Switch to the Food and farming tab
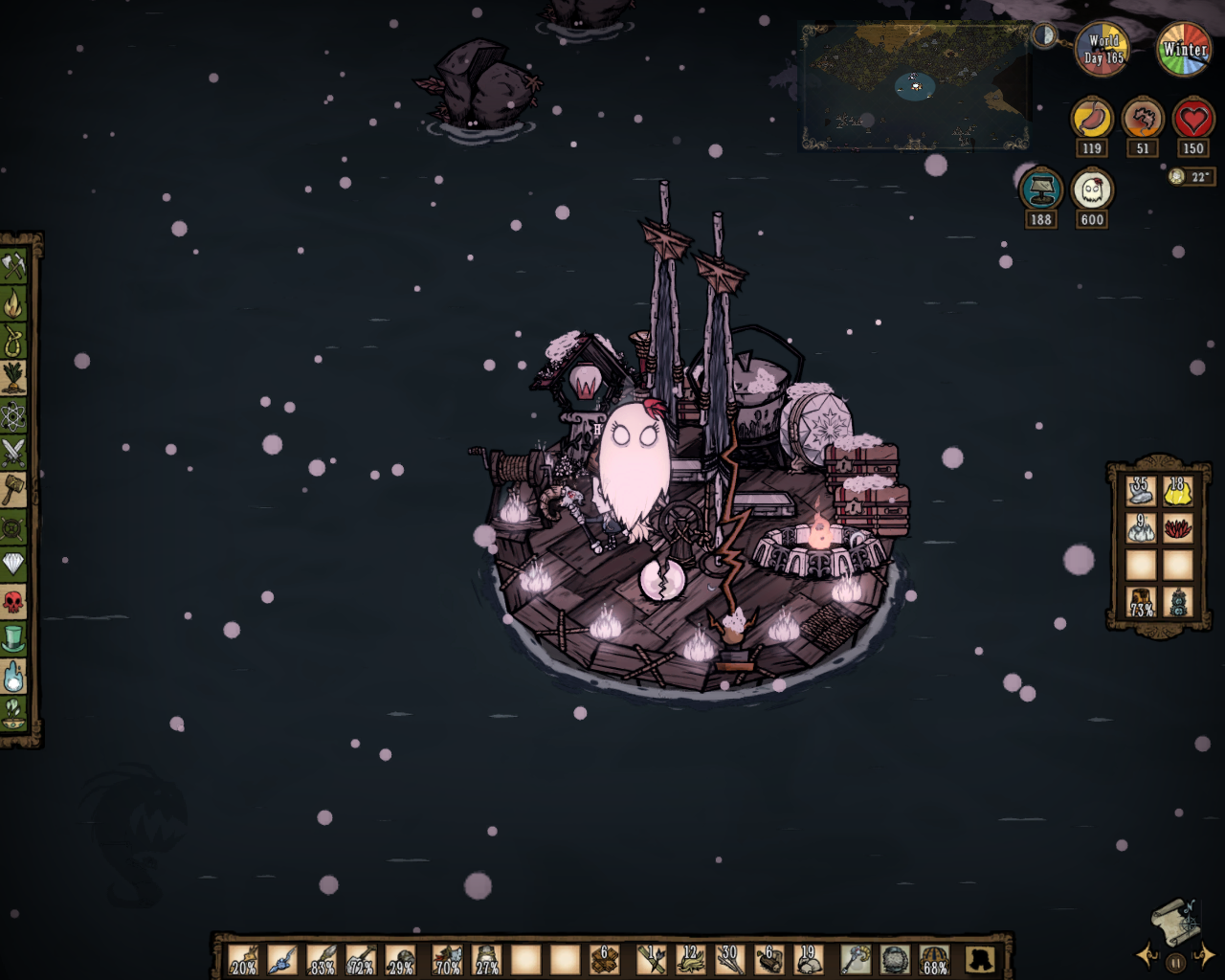 [x=13, y=377]
